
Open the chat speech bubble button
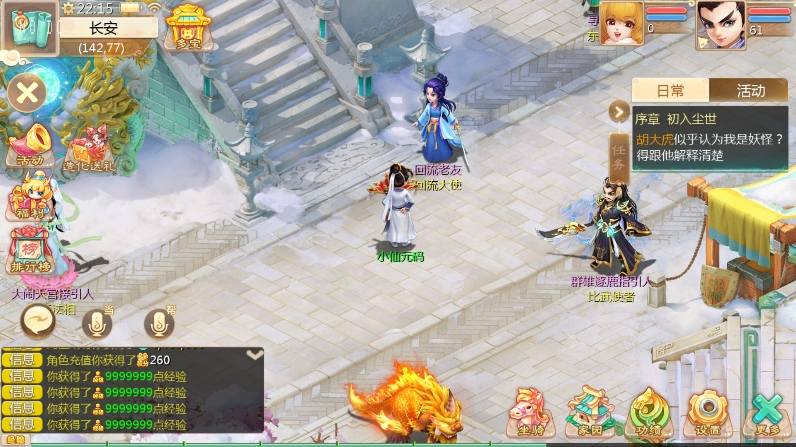(39, 320)
